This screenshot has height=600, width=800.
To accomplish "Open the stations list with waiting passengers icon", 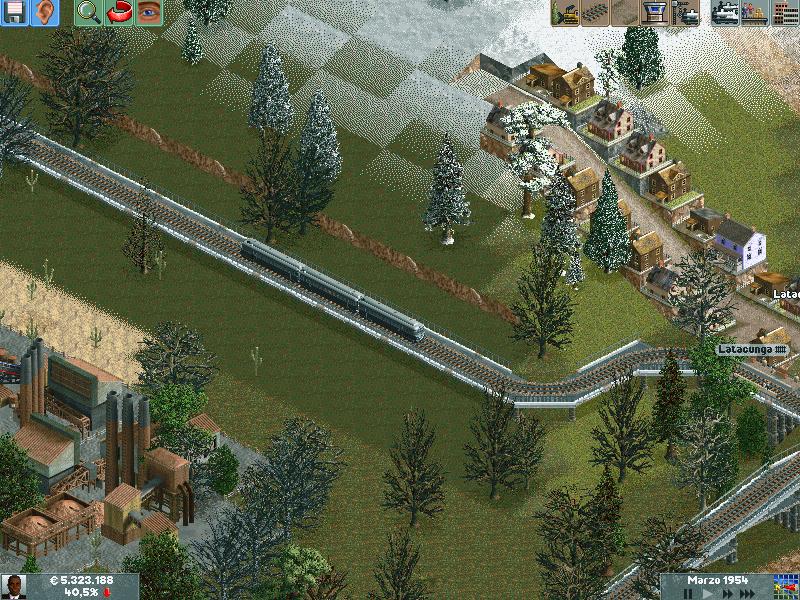I will 755,13.
